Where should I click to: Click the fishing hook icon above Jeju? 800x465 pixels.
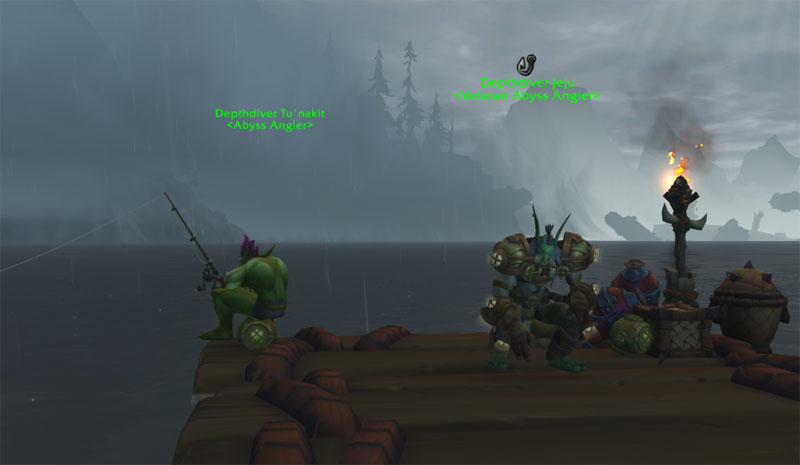(526, 66)
